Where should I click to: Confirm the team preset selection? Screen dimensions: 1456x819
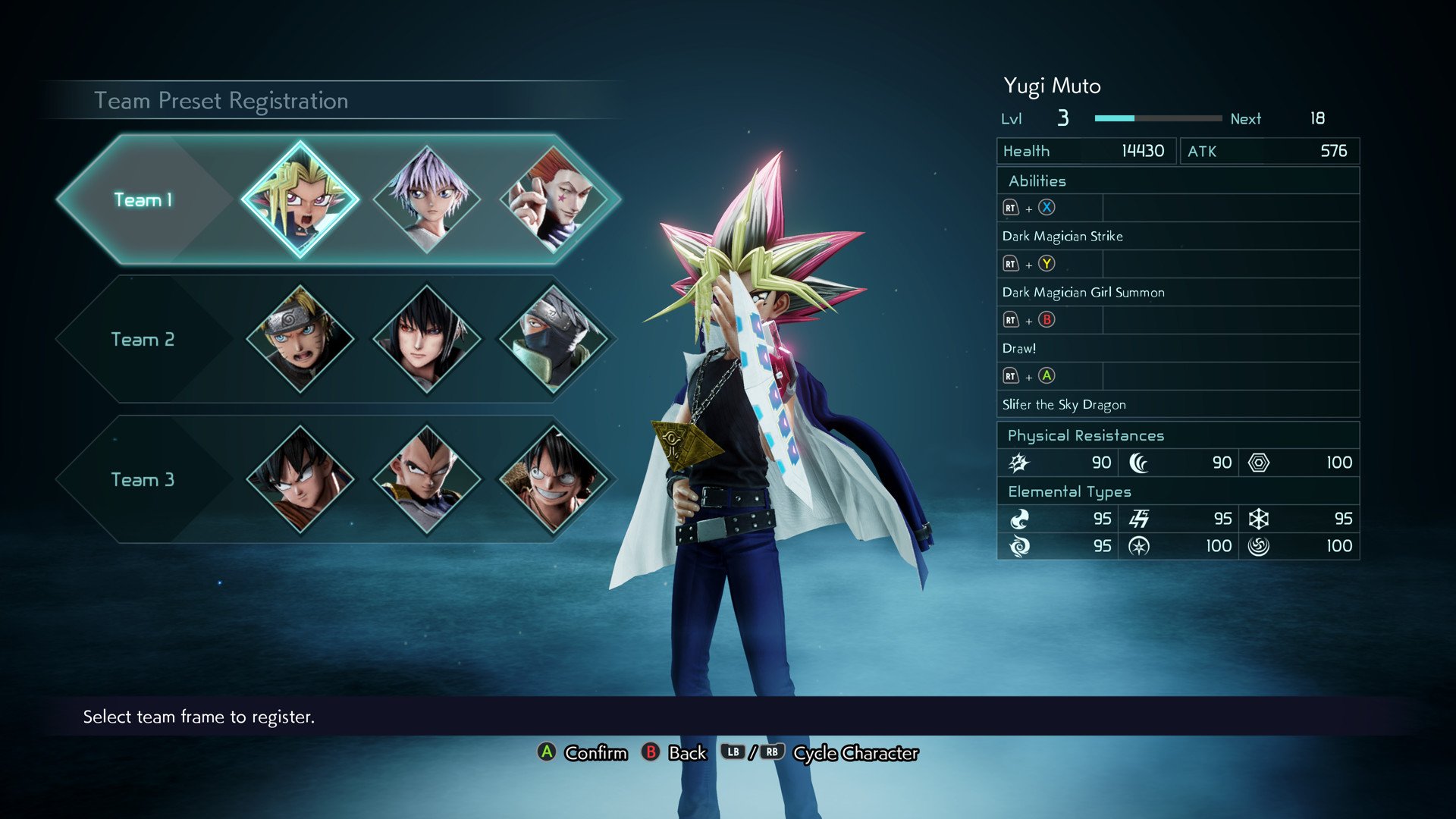point(582,753)
